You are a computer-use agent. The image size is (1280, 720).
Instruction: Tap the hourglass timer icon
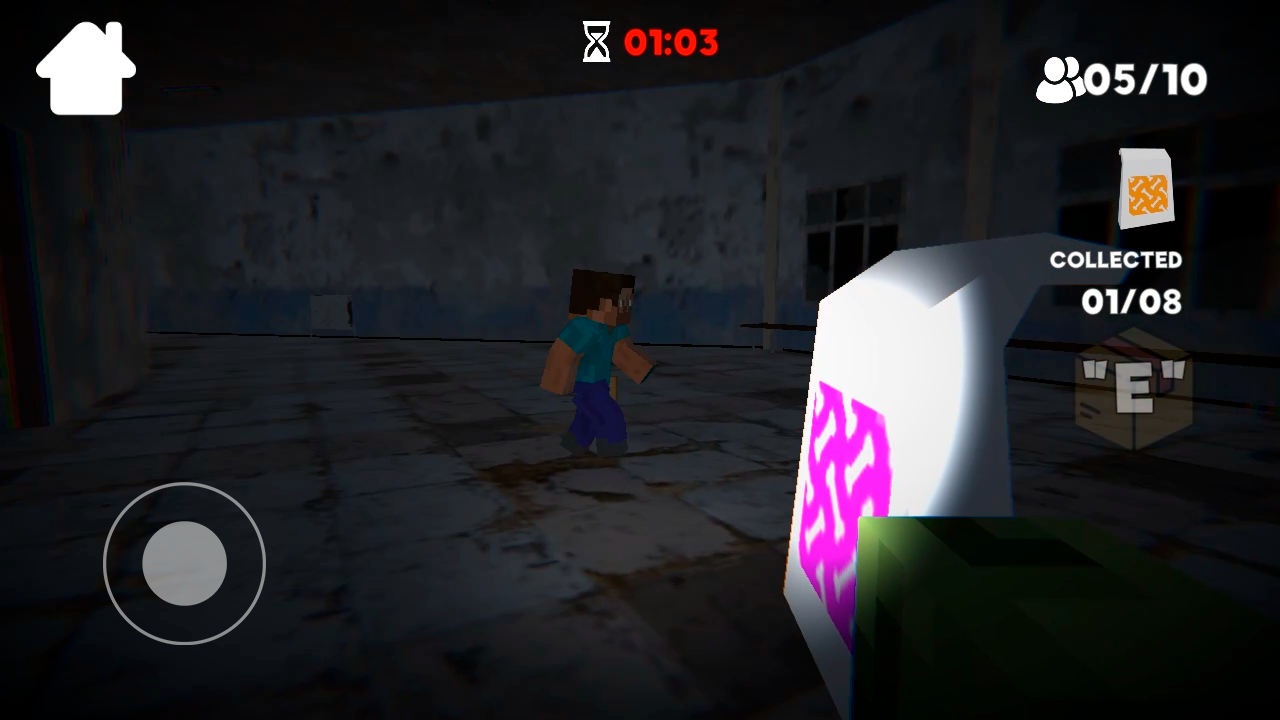point(597,42)
